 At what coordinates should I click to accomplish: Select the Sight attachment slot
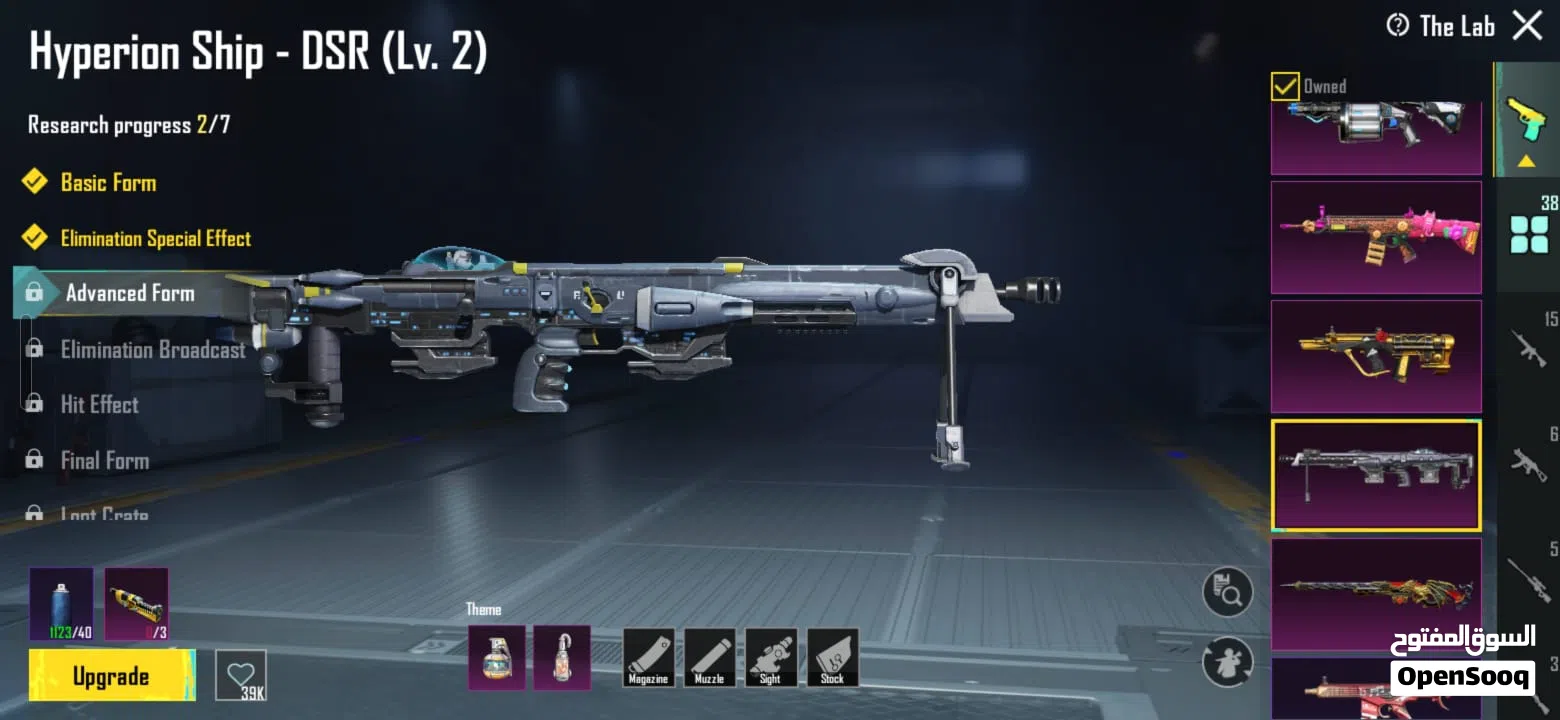[770, 657]
